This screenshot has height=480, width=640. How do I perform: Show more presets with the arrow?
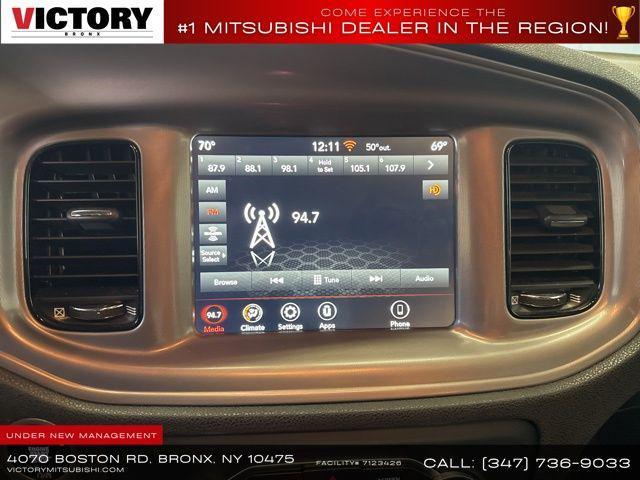tap(431, 166)
